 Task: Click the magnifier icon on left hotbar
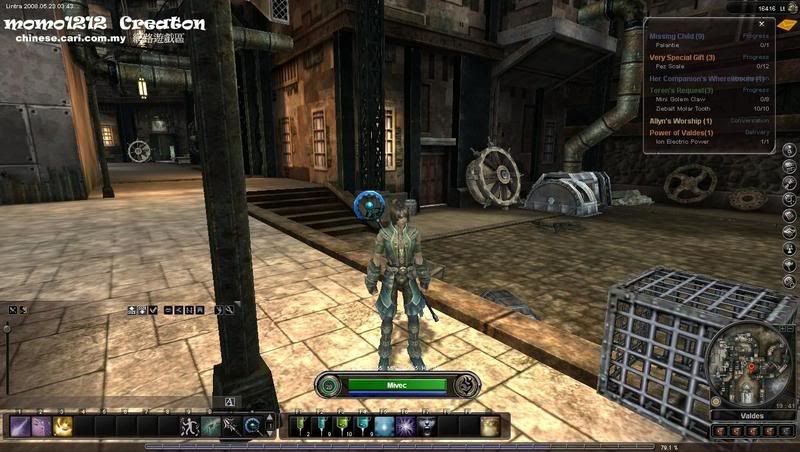click(x=254, y=427)
